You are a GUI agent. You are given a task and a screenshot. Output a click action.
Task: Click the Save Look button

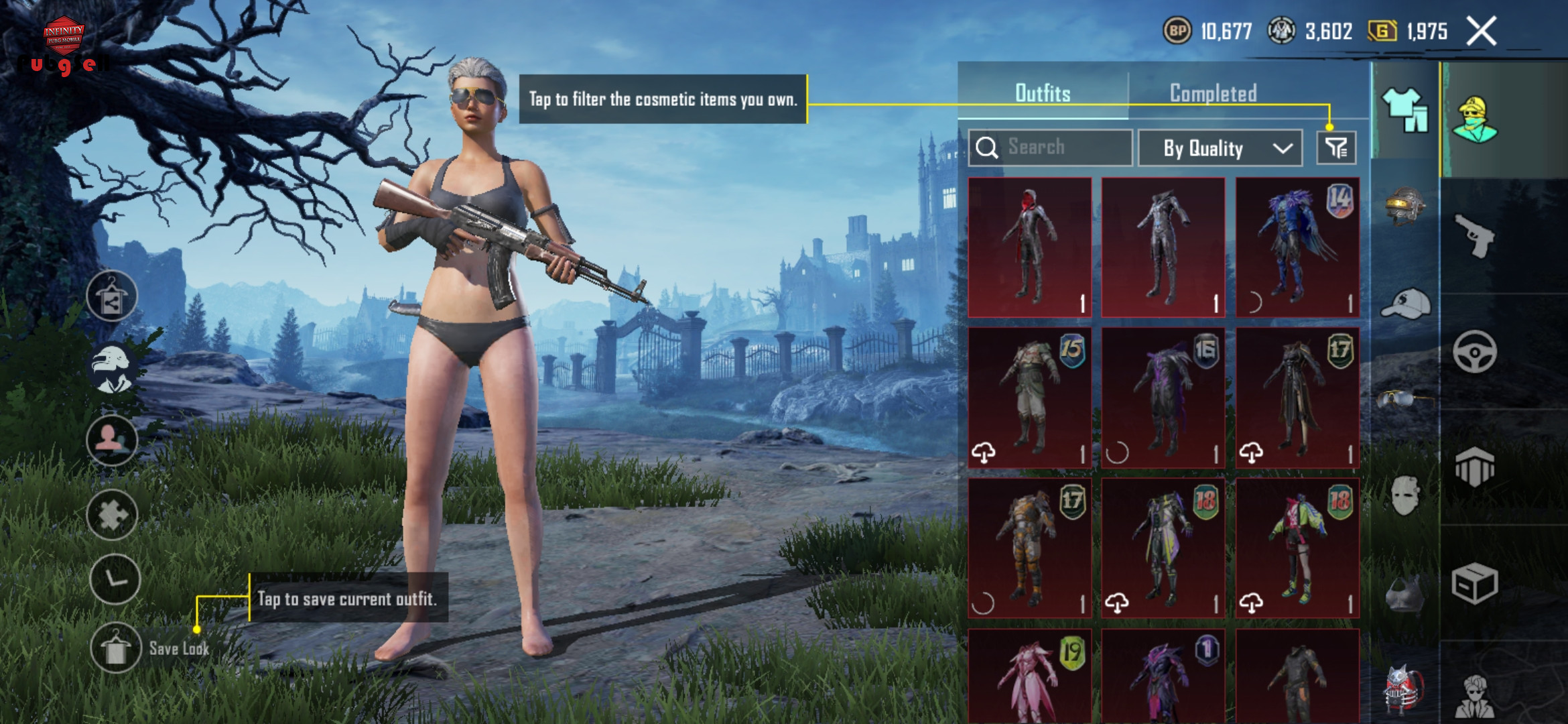point(116,648)
